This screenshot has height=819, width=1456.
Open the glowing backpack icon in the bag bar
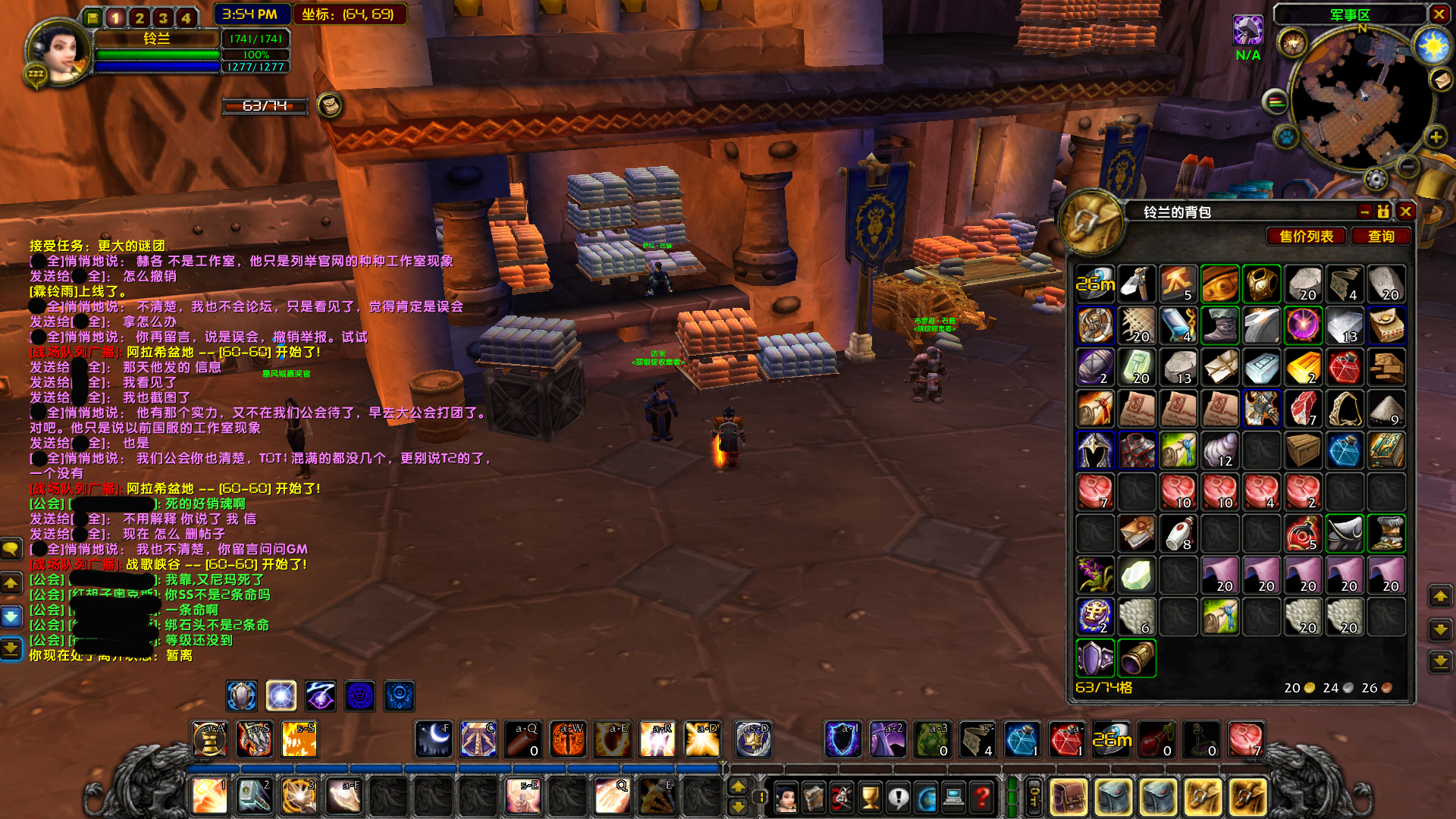pyautogui.click(x=1068, y=795)
